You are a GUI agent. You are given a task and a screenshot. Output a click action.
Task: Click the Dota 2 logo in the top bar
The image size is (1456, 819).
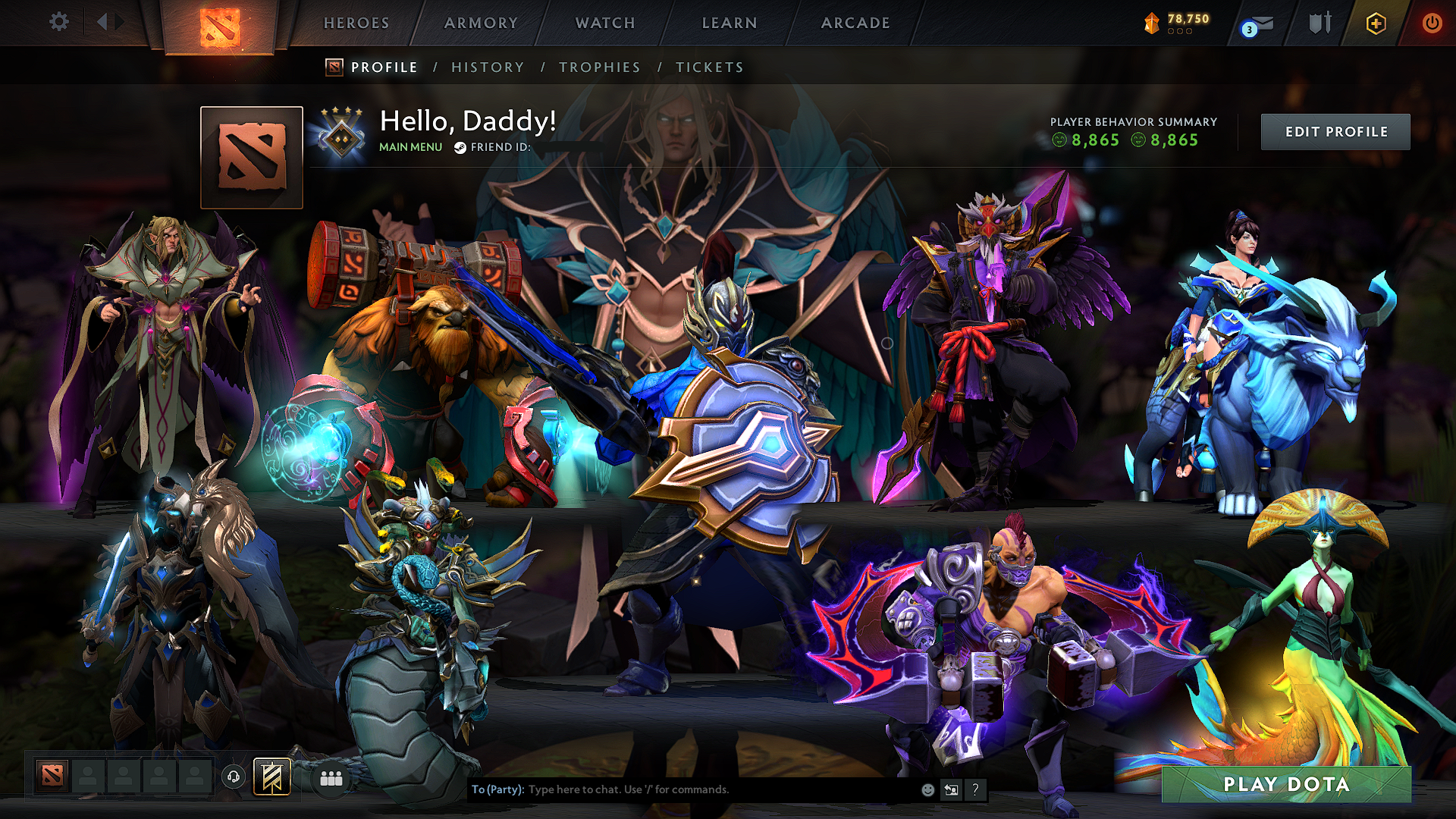pyautogui.click(x=219, y=25)
